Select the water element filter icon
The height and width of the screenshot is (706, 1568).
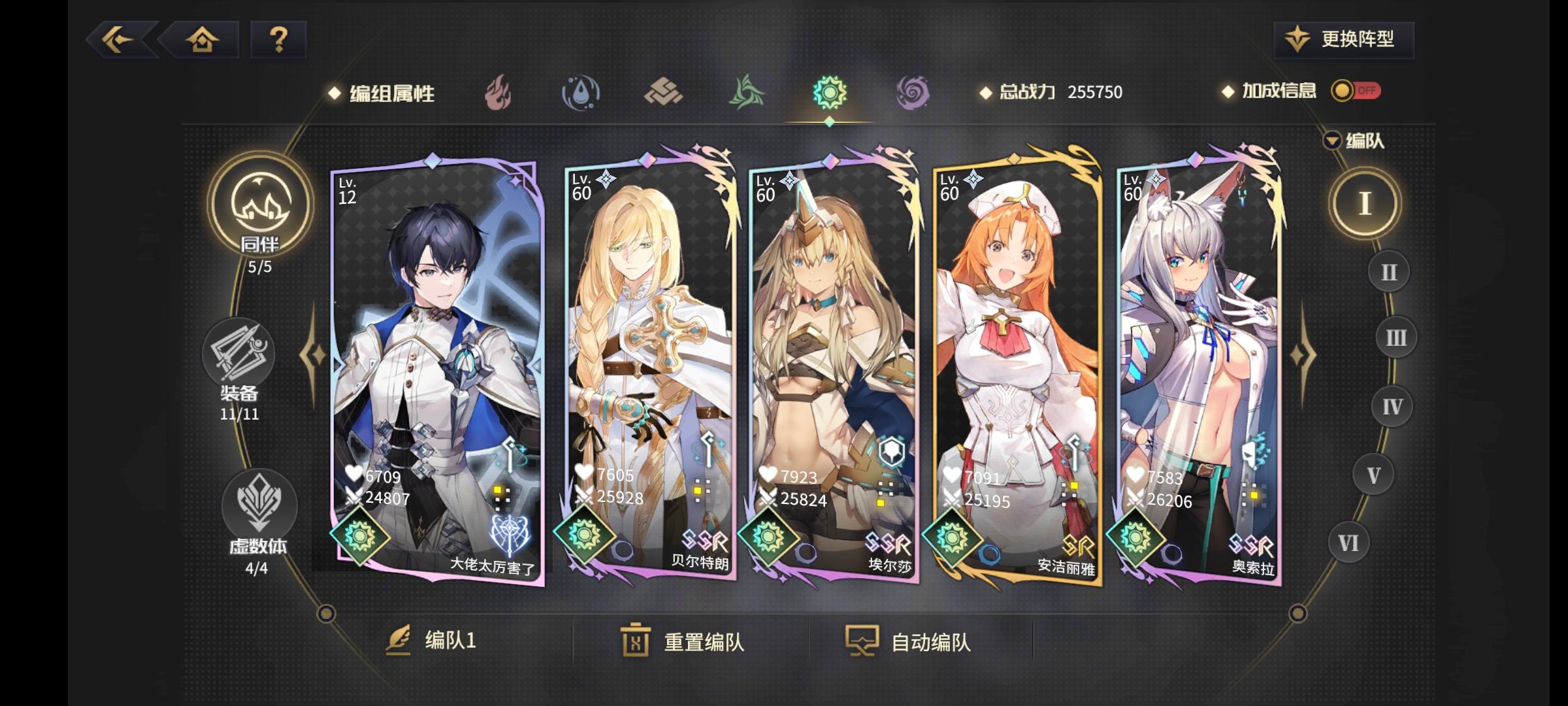click(581, 92)
